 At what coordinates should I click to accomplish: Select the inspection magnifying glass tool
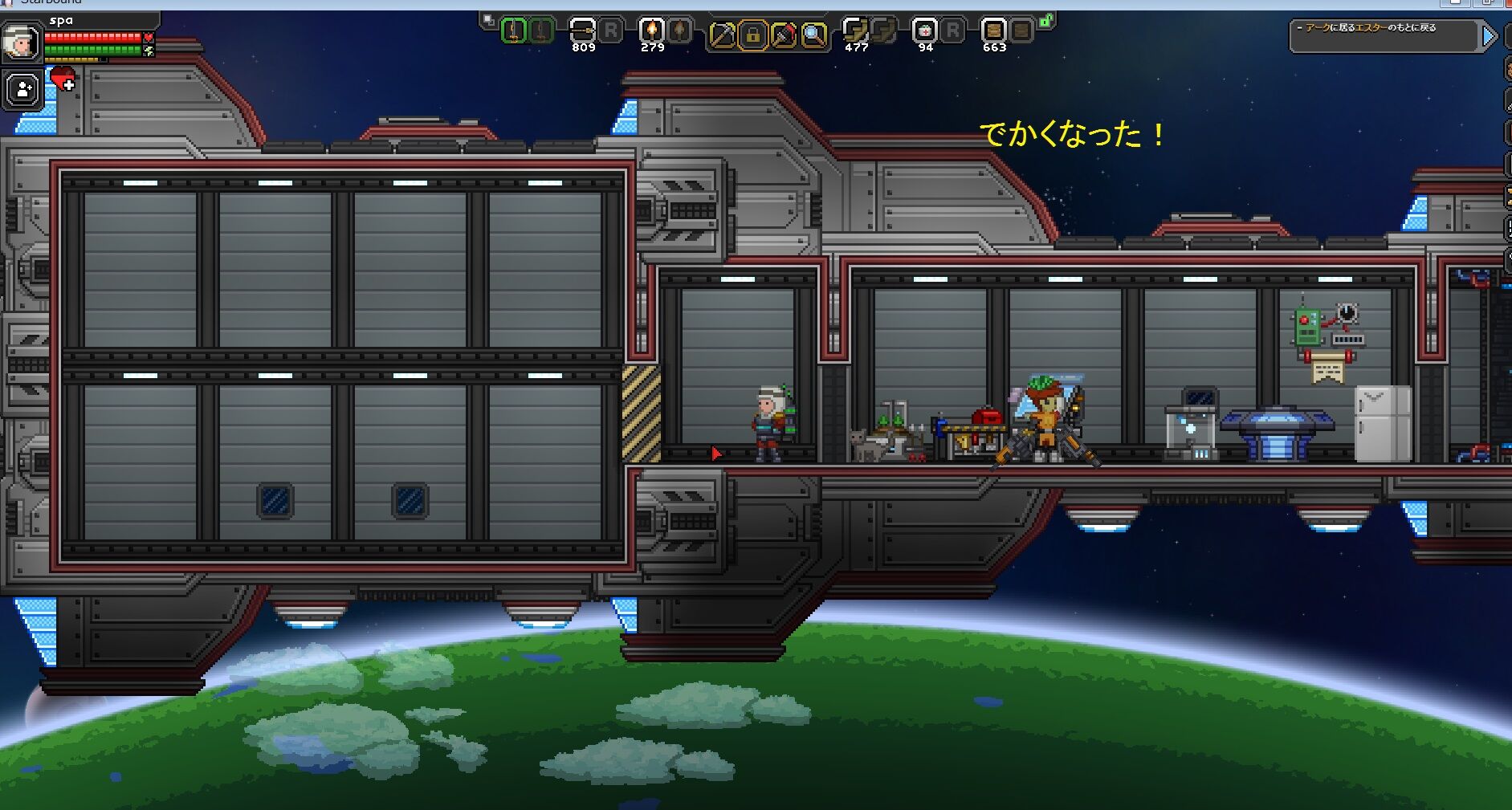tap(812, 35)
